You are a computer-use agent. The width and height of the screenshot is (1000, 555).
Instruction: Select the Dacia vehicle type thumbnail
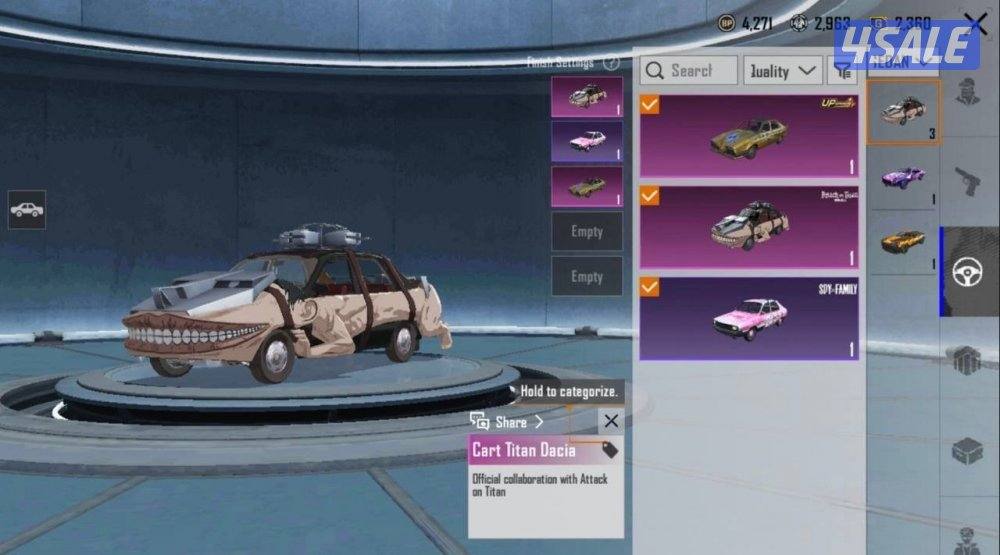(x=903, y=112)
